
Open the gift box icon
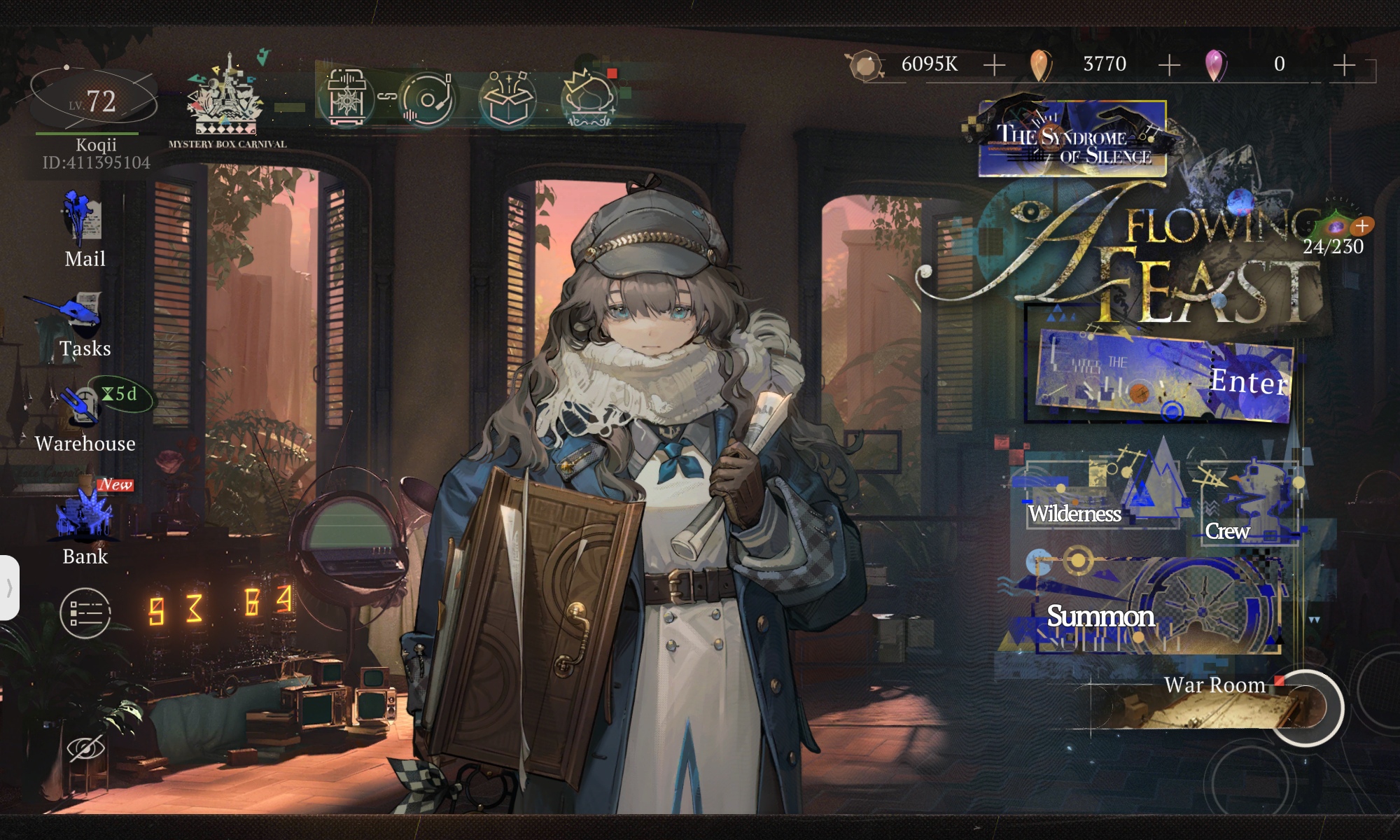click(507, 99)
